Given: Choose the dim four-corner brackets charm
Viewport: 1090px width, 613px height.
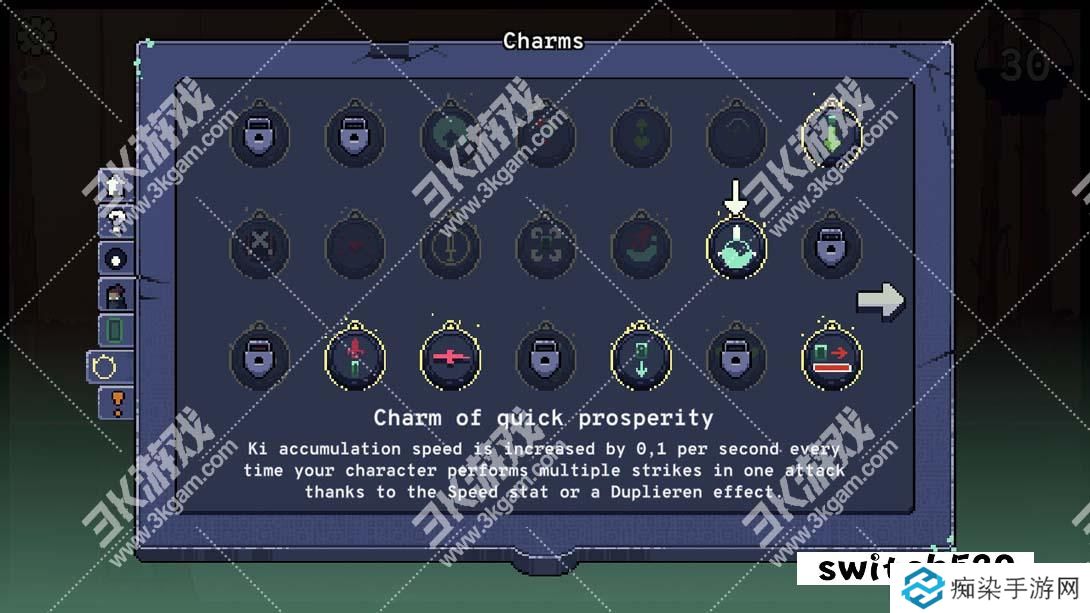Looking at the screenshot, I should click(x=546, y=246).
